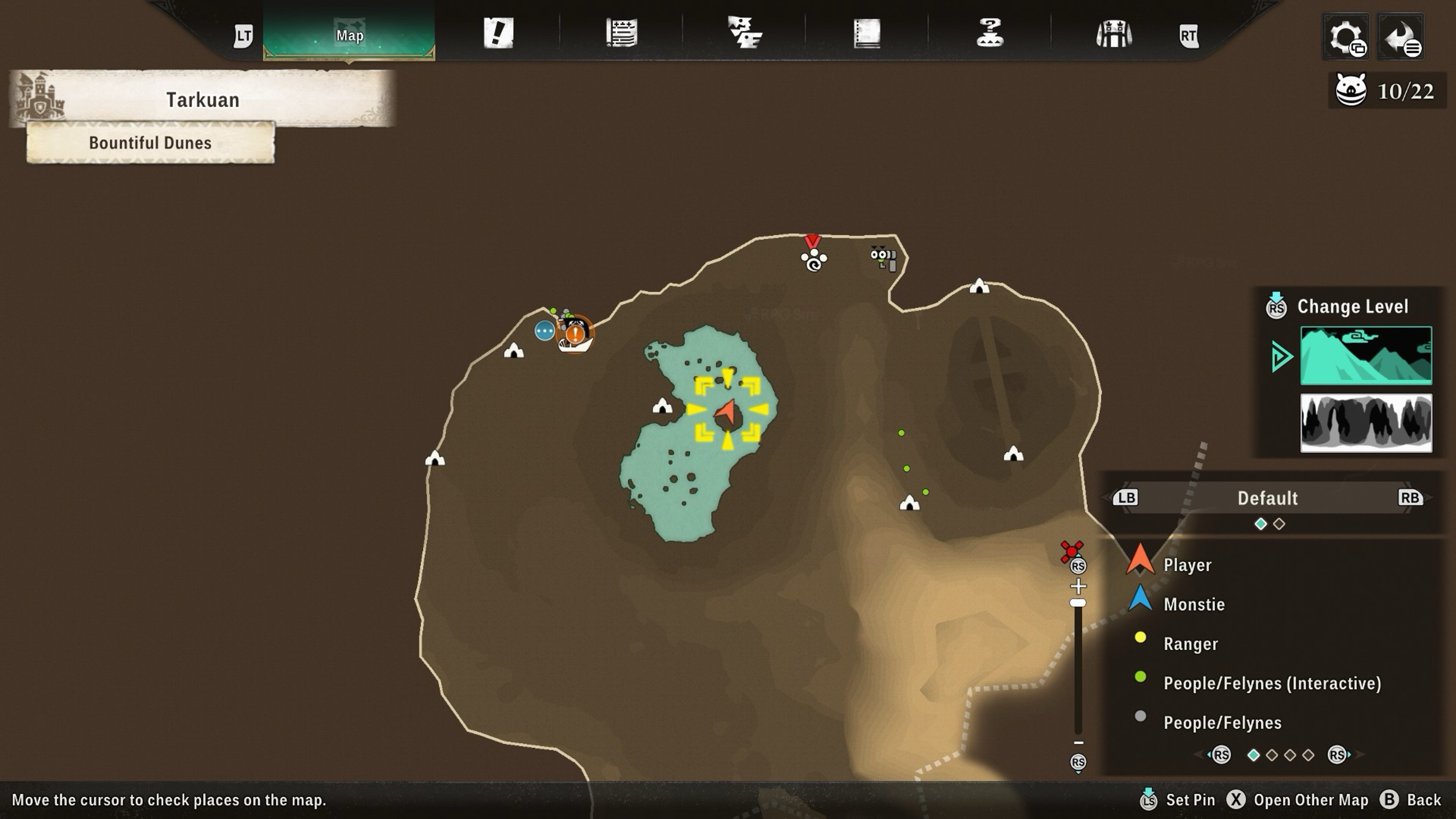Screen dimensions: 1456x819
Task: Select the surface mountain level thumbnail
Action: click(x=1366, y=355)
